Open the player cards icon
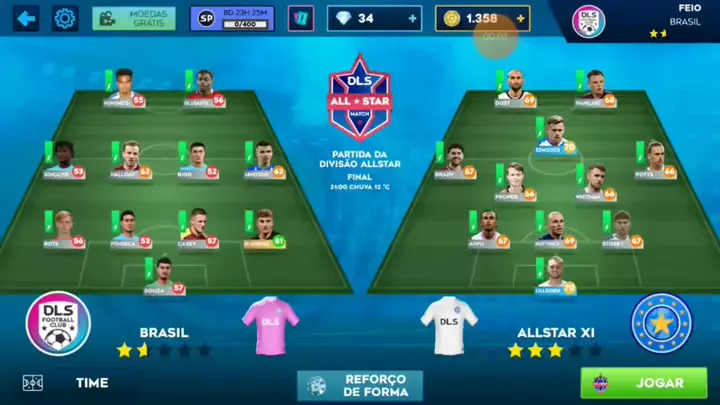This screenshot has height=405, width=720. pos(300,18)
